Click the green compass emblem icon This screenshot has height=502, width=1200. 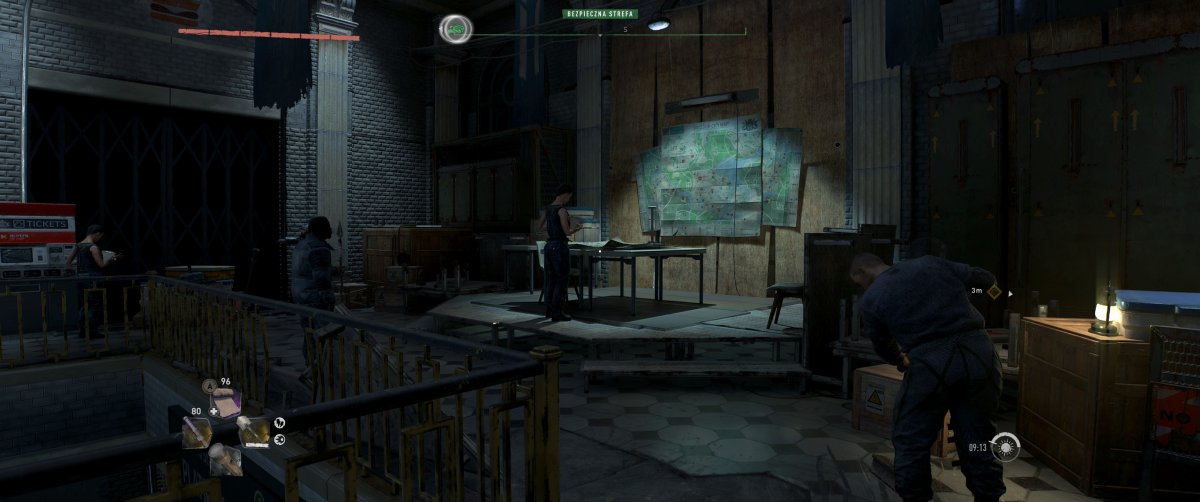click(x=455, y=29)
